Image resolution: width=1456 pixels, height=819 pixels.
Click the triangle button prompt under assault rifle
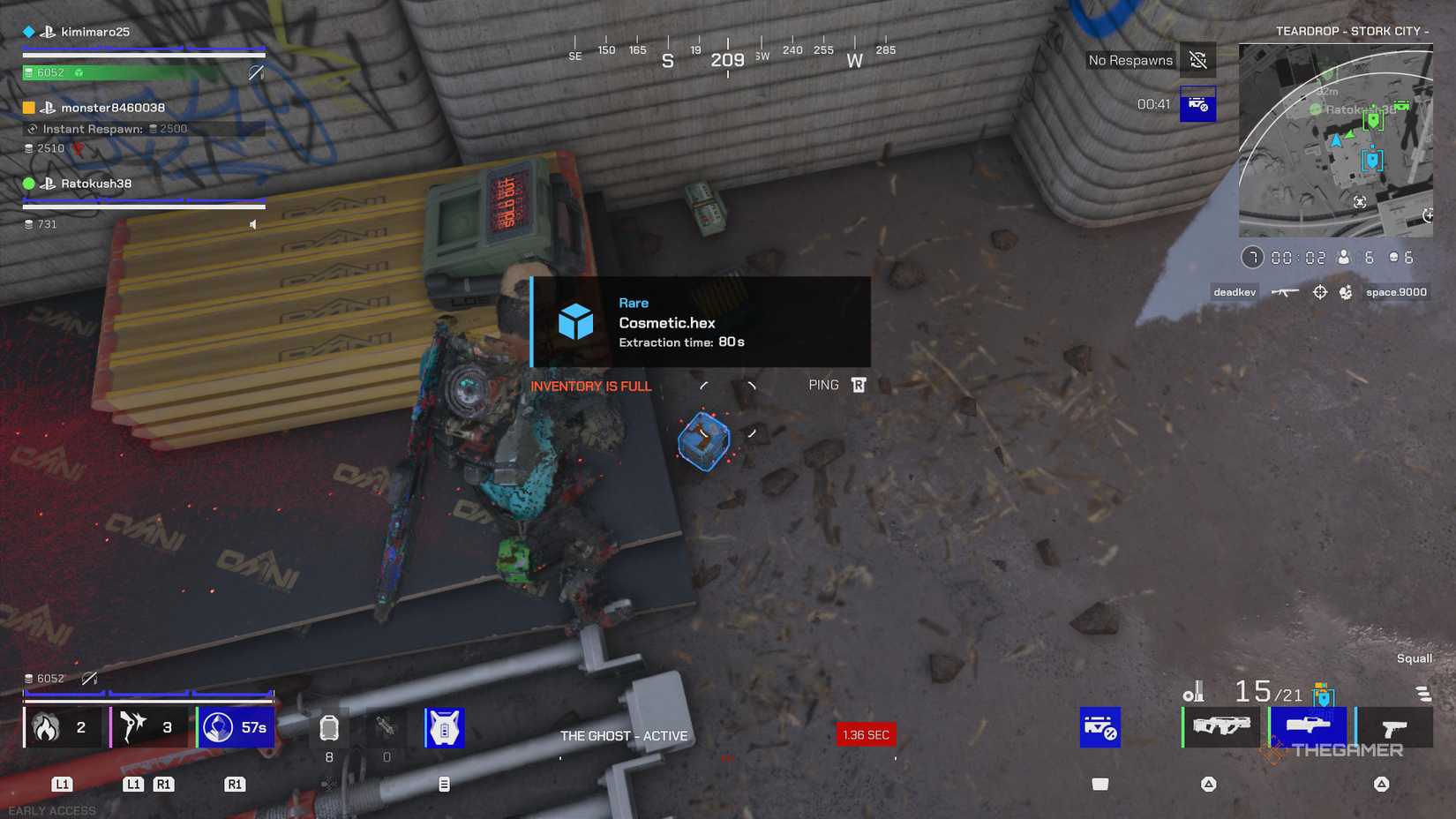click(1208, 784)
